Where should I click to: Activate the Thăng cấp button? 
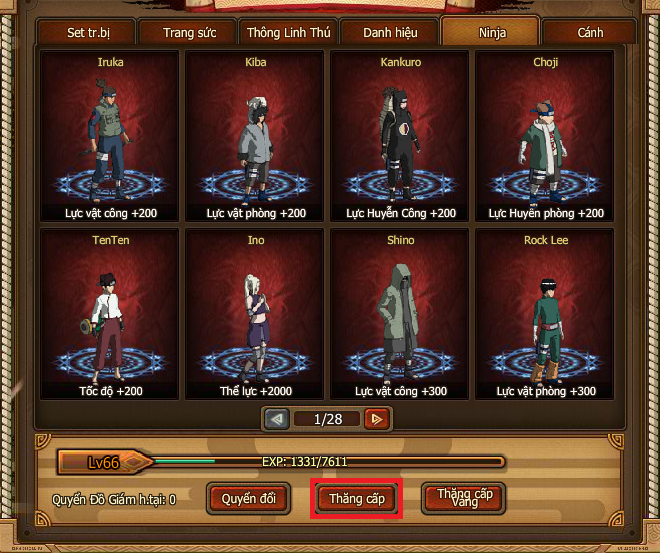[356, 498]
